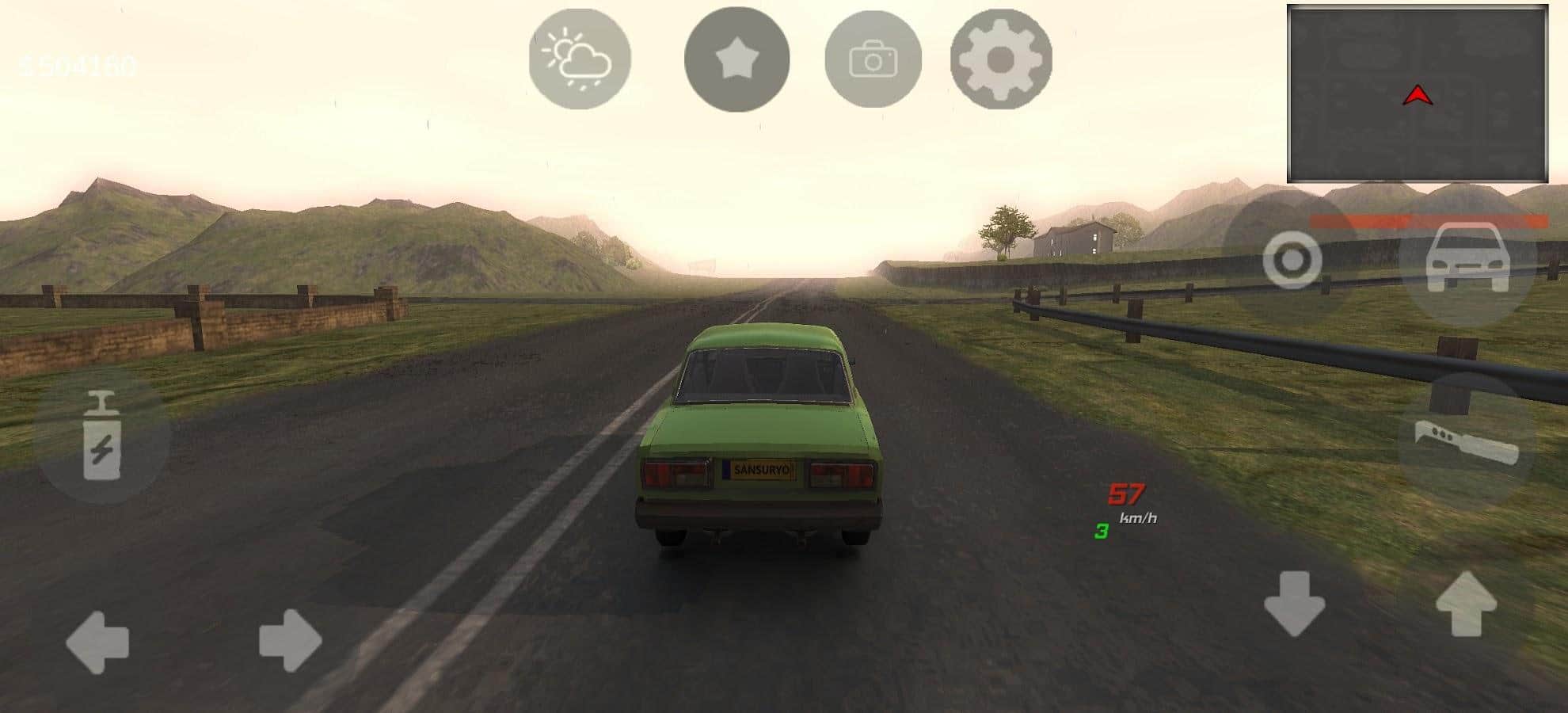
Task: Tap the brake down arrow
Action: [x=1294, y=602]
